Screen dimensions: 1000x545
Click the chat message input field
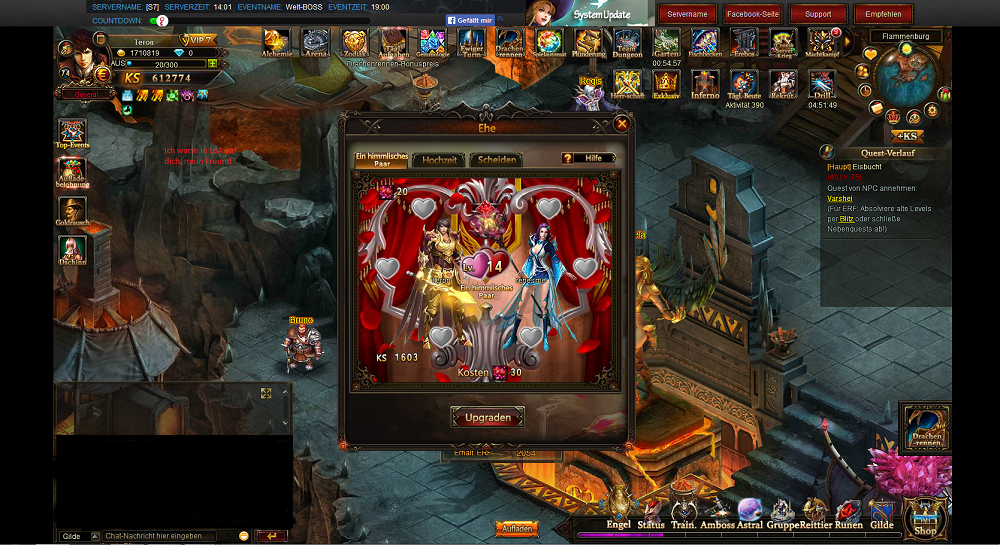[168, 536]
